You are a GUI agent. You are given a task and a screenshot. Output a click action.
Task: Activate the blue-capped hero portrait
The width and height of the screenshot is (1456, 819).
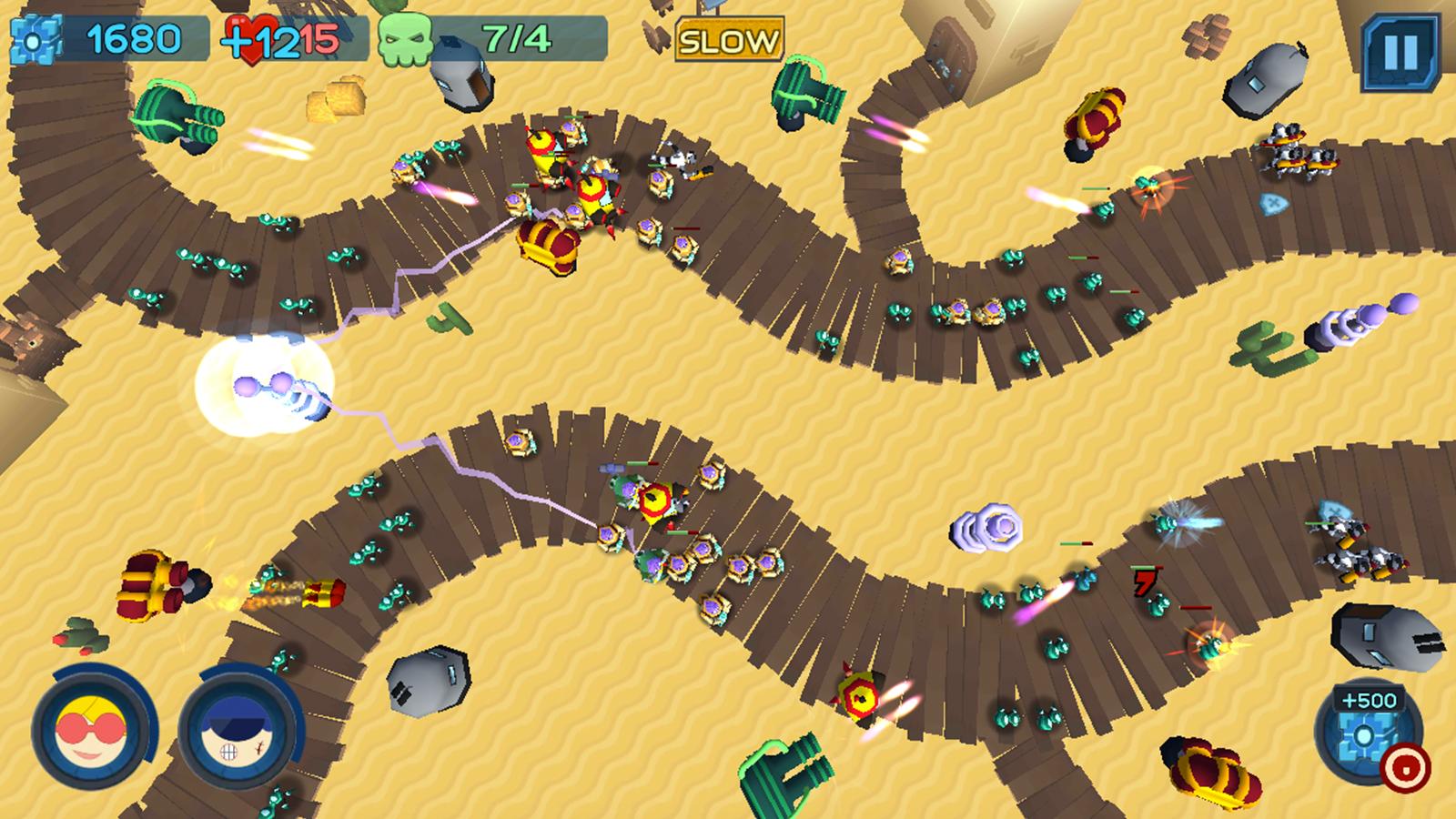[x=235, y=733]
